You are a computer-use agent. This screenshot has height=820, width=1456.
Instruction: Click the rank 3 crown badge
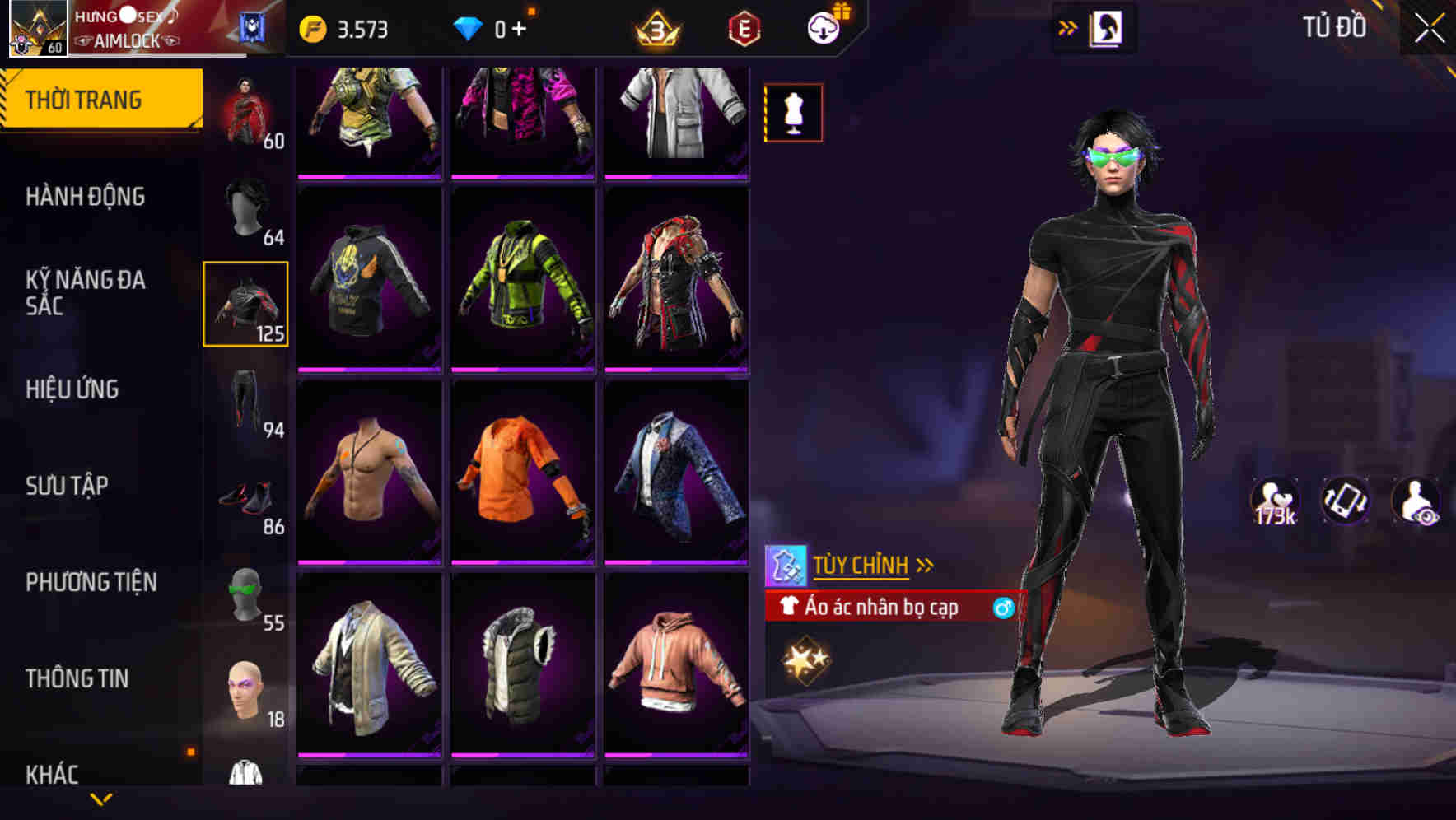[x=655, y=26]
